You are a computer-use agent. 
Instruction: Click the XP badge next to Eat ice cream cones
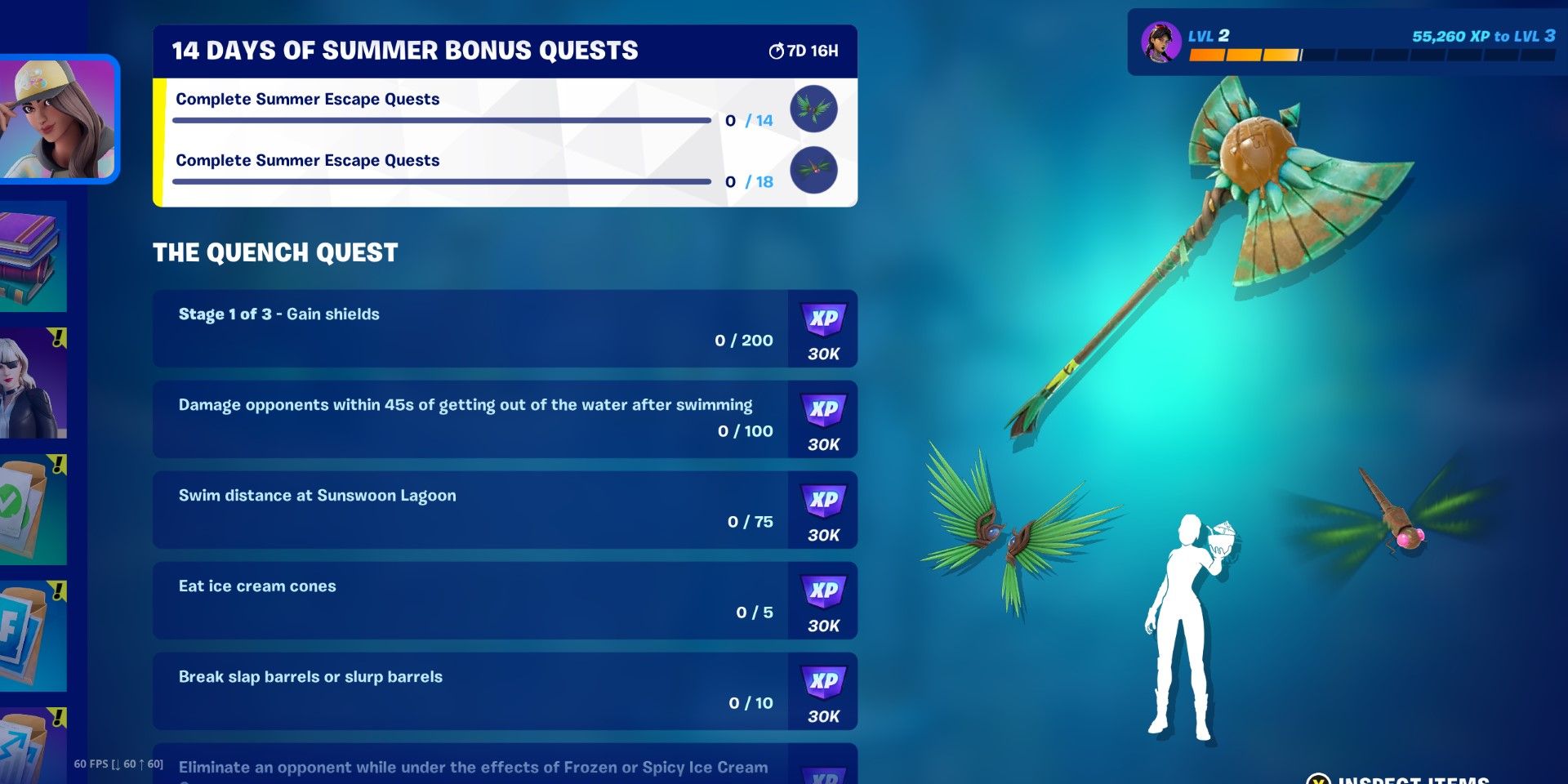[824, 600]
